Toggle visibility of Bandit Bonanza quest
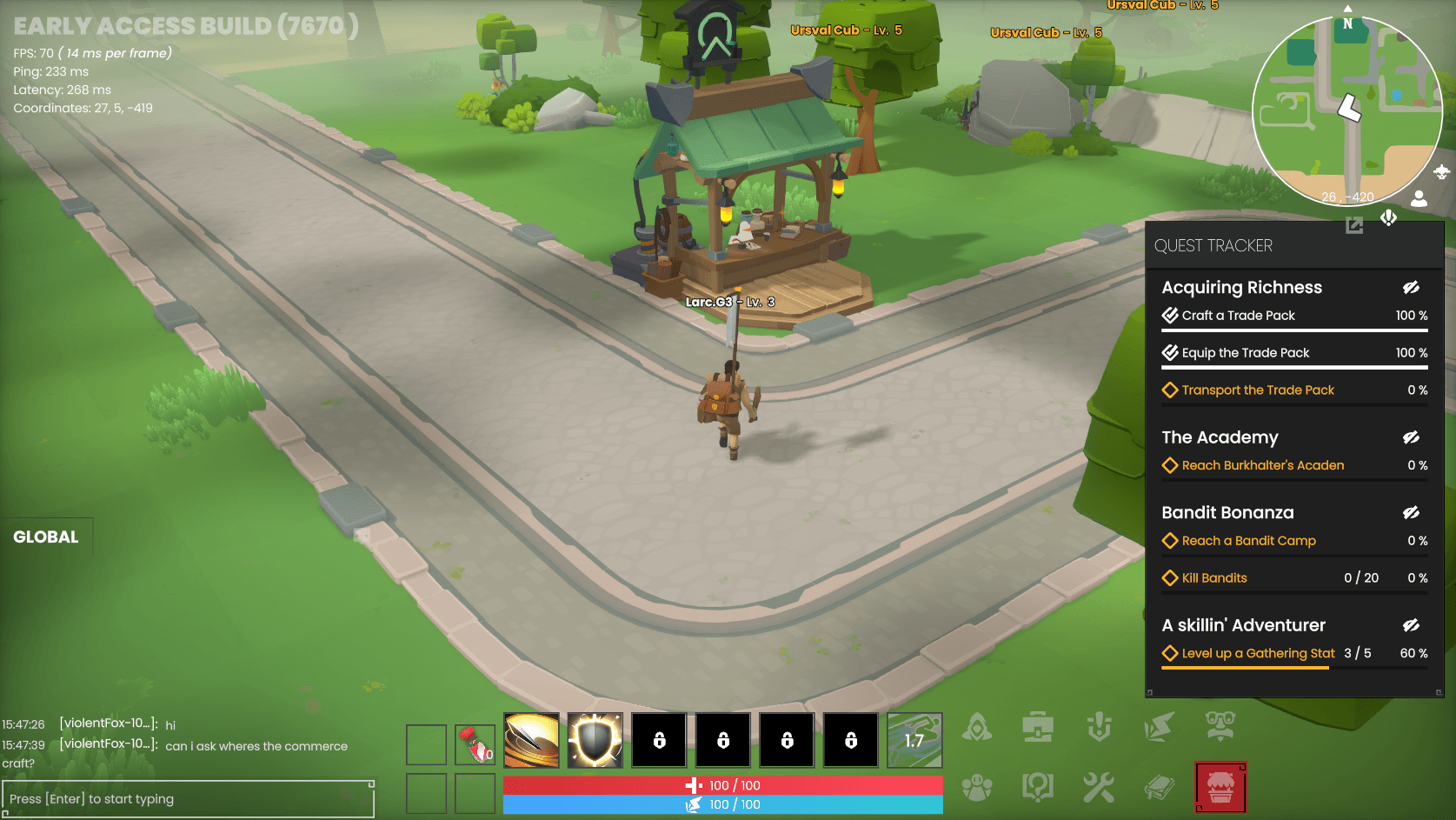 click(x=1411, y=513)
